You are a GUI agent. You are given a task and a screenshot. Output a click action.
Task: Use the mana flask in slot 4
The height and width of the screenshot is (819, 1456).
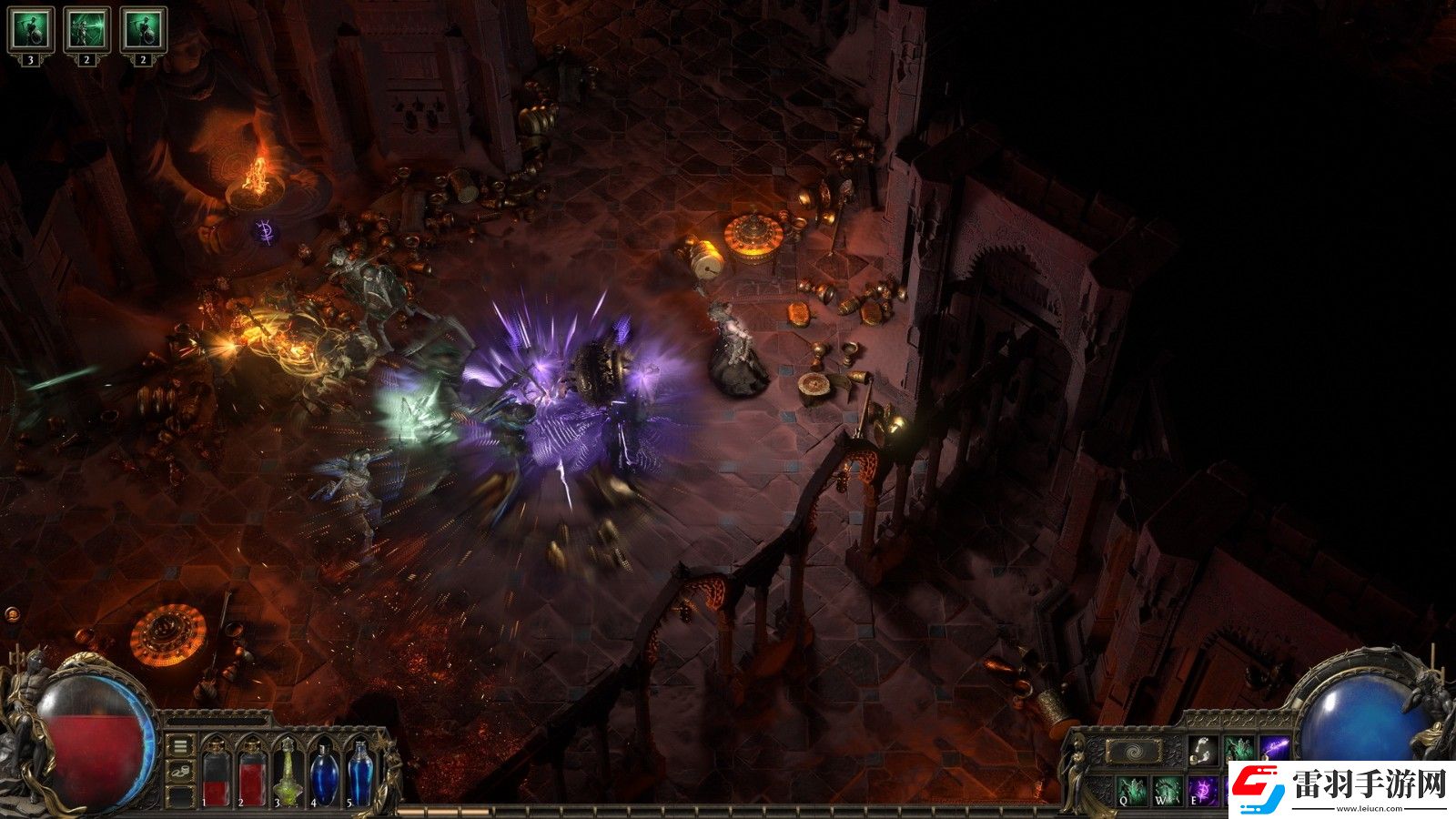coord(324,772)
